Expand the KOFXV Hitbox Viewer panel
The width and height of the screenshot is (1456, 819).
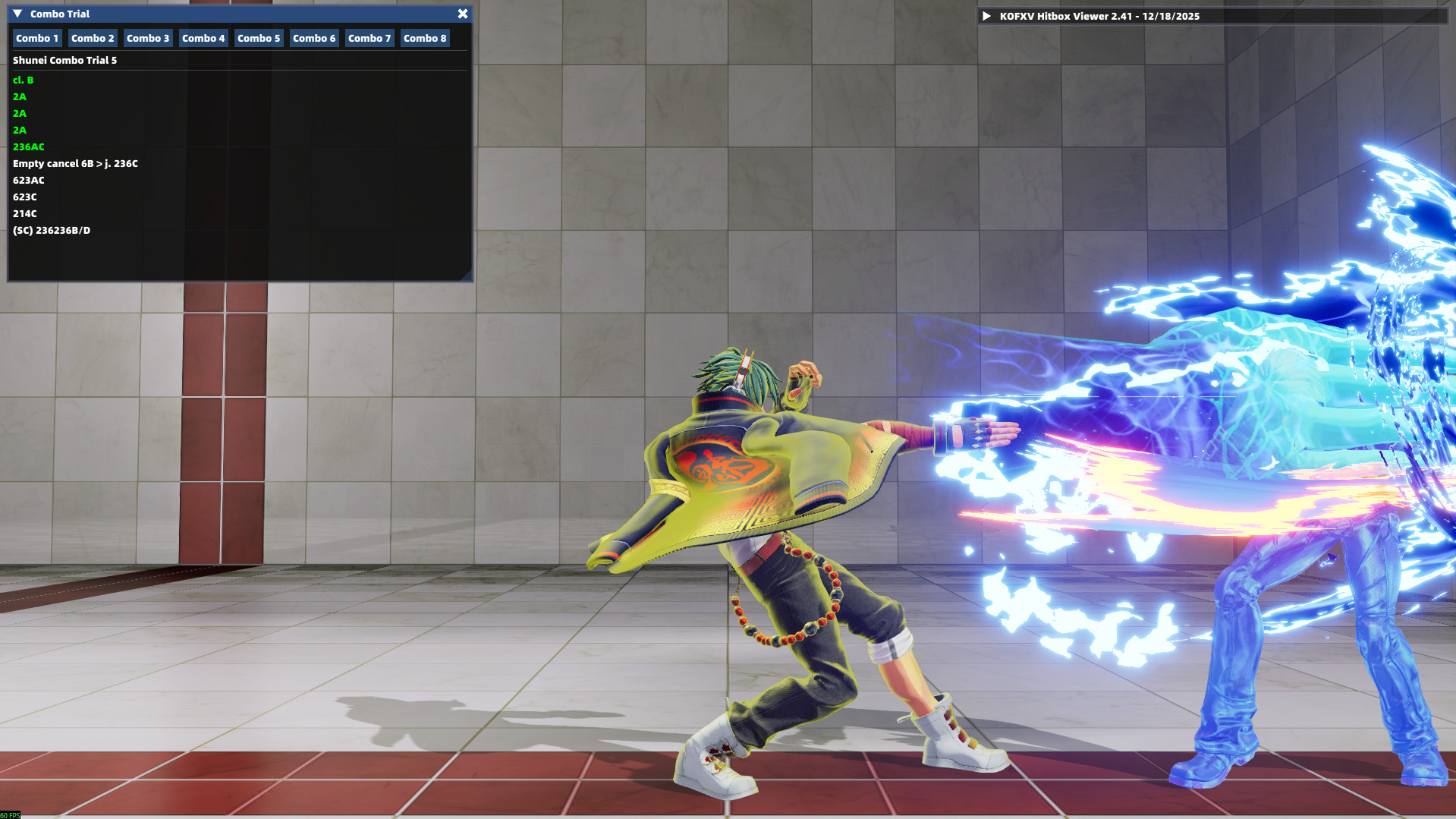pos(986,14)
